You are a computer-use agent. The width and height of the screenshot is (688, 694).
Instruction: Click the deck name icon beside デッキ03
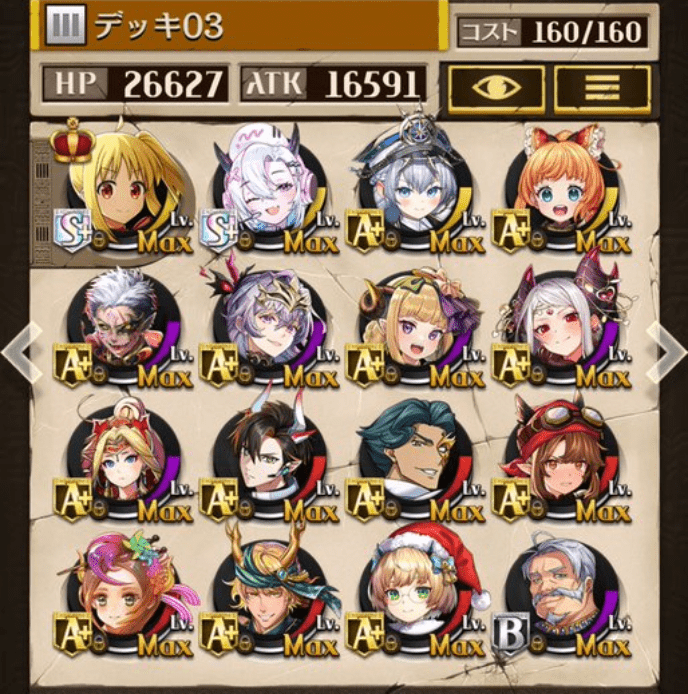[63, 25]
